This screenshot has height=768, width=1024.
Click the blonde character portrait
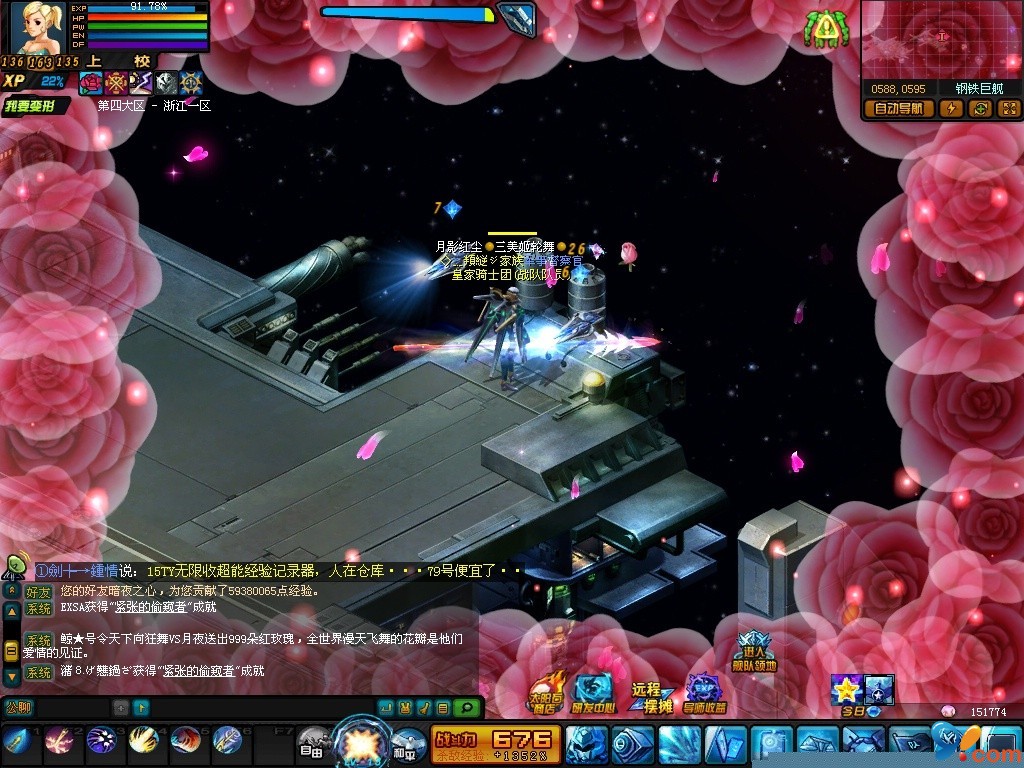click(37, 27)
